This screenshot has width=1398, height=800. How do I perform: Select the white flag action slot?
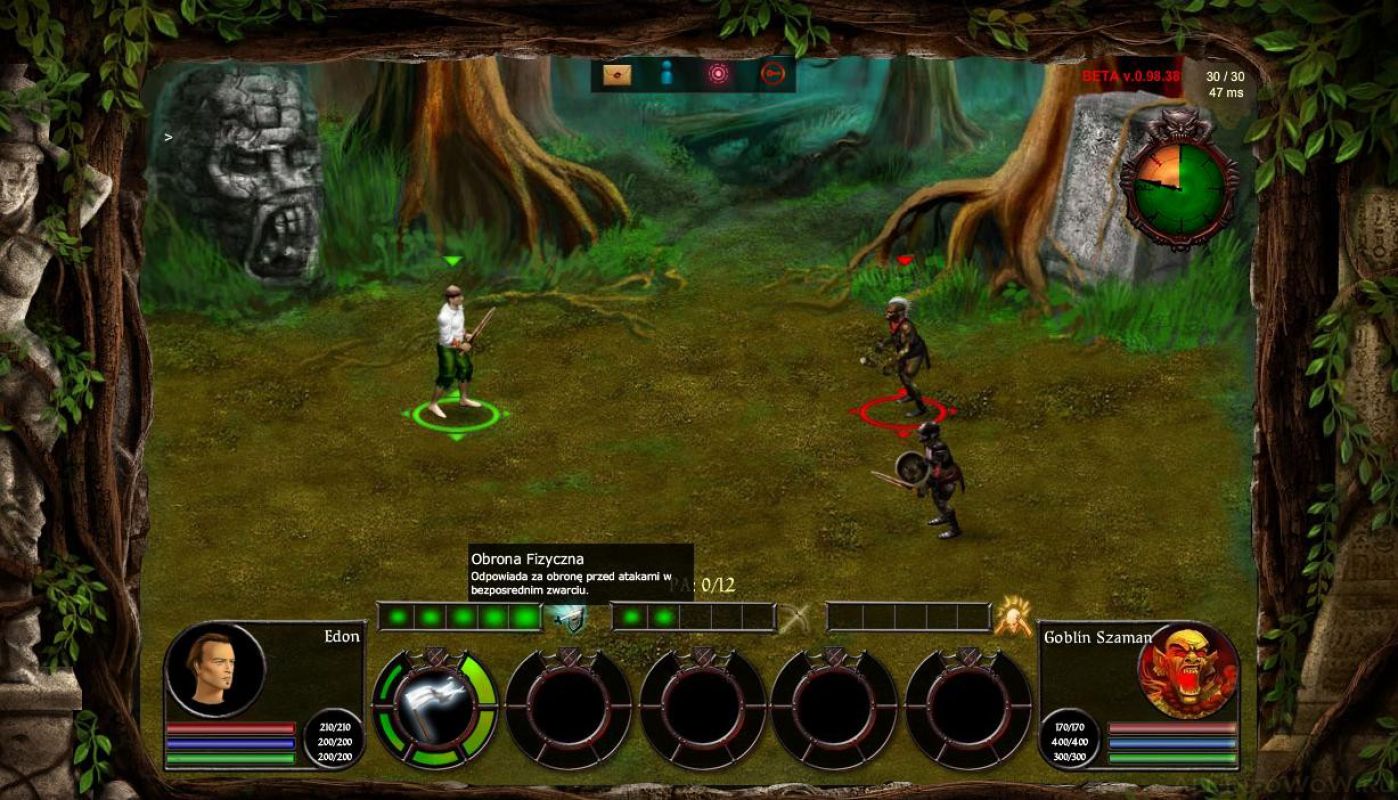point(435,707)
